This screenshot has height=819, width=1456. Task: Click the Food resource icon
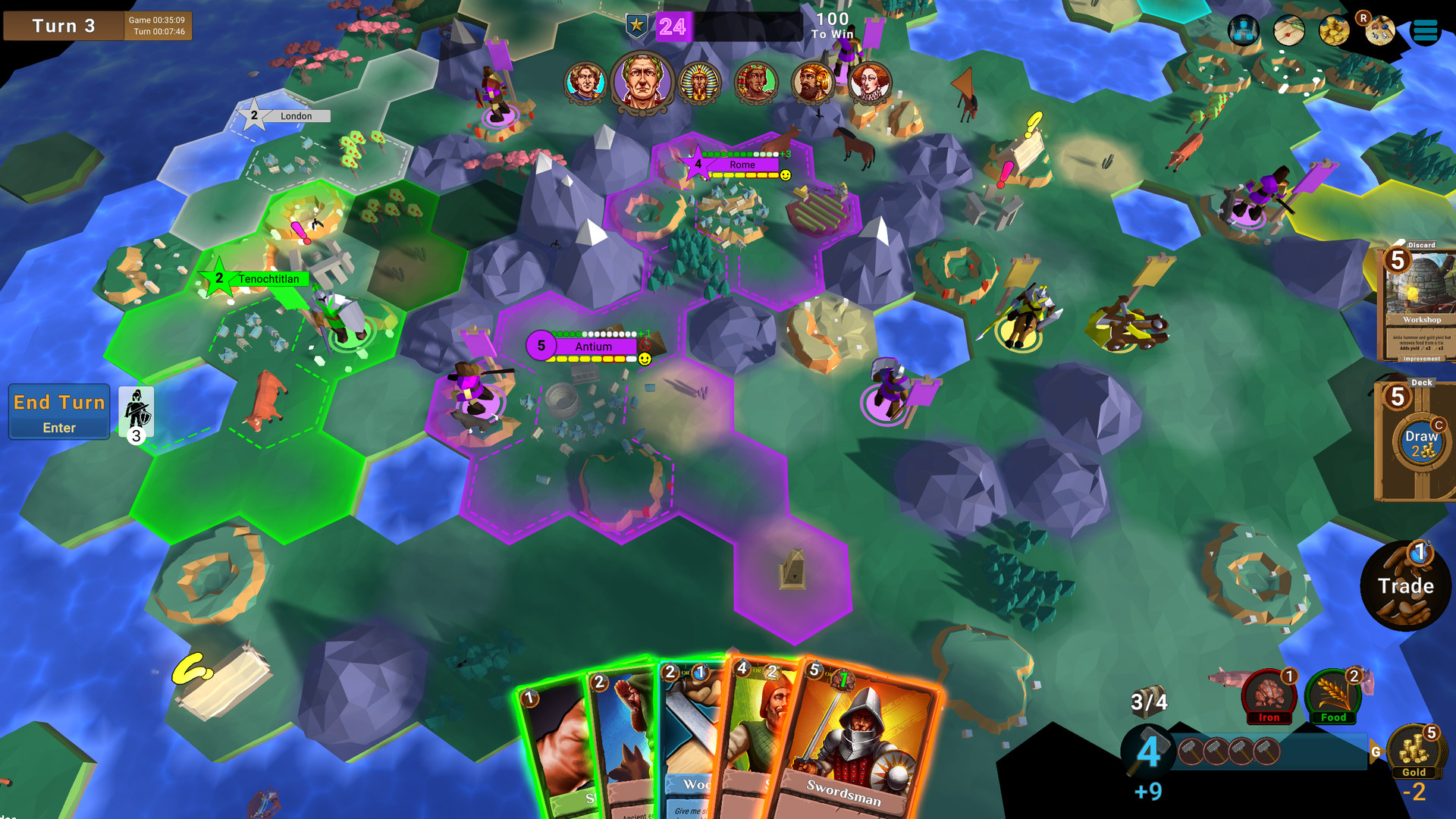pyautogui.click(x=1333, y=693)
